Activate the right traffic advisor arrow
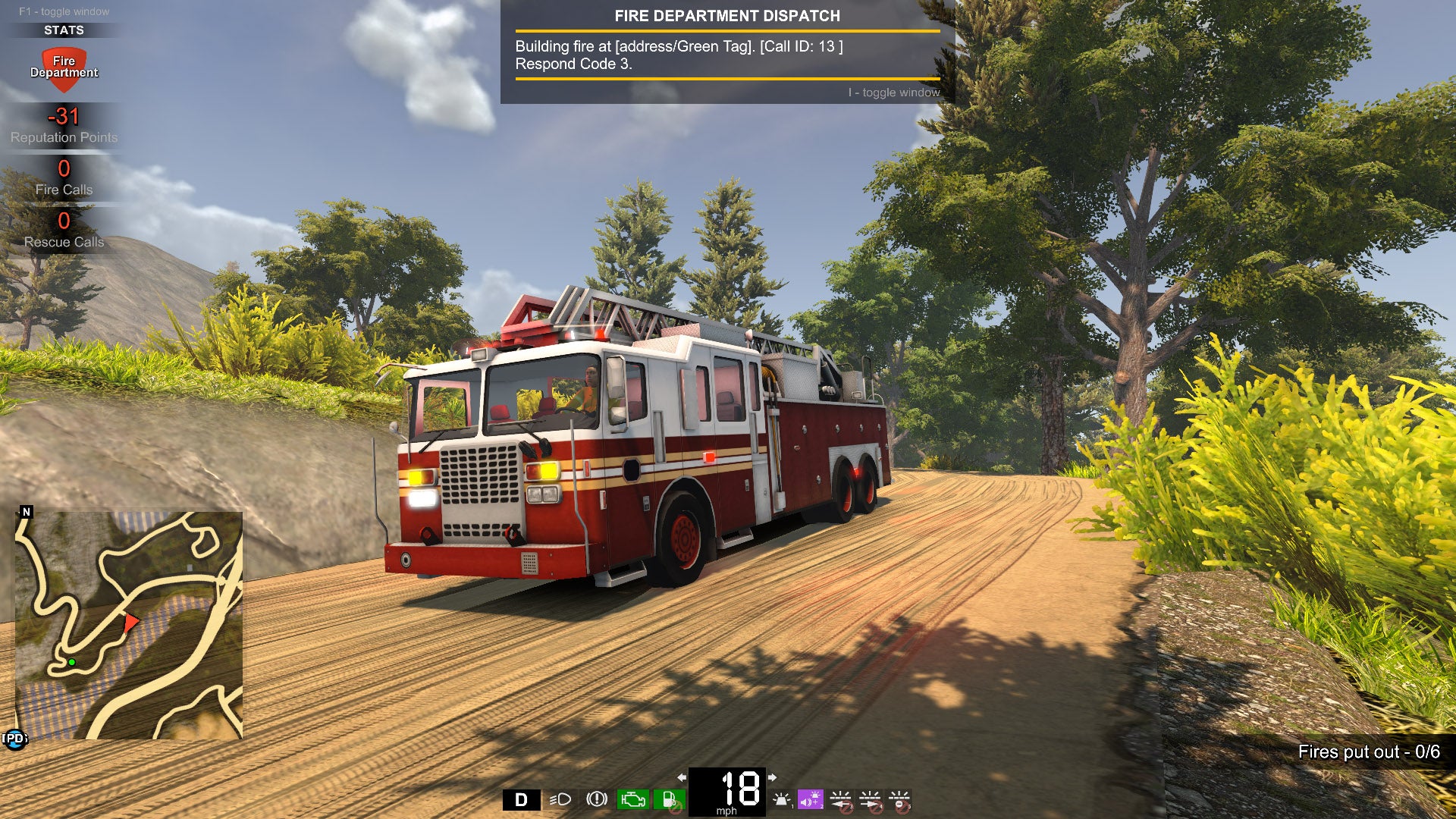This screenshot has height=819, width=1456. point(870,799)
